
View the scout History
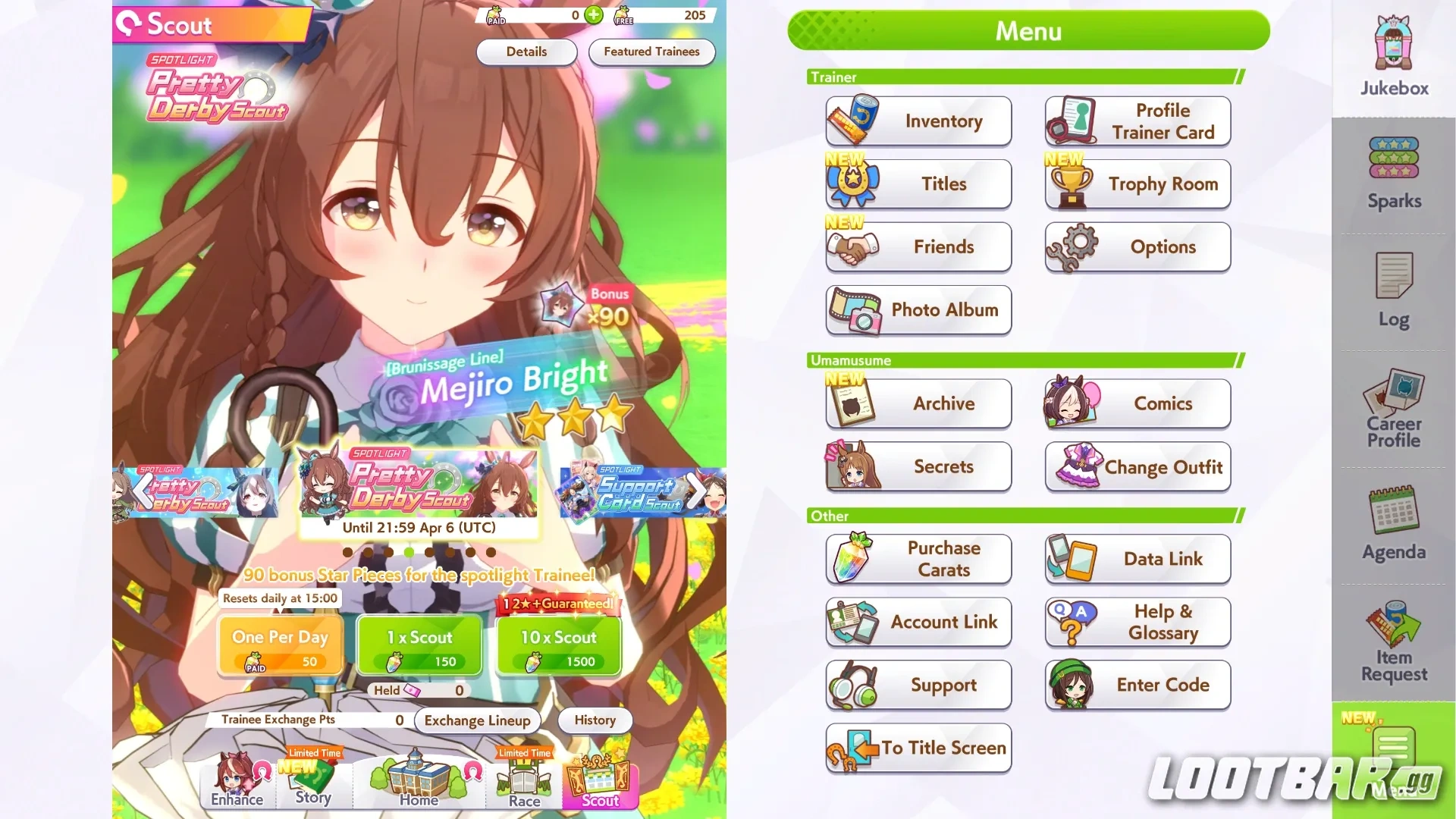[x=595, y=720]
